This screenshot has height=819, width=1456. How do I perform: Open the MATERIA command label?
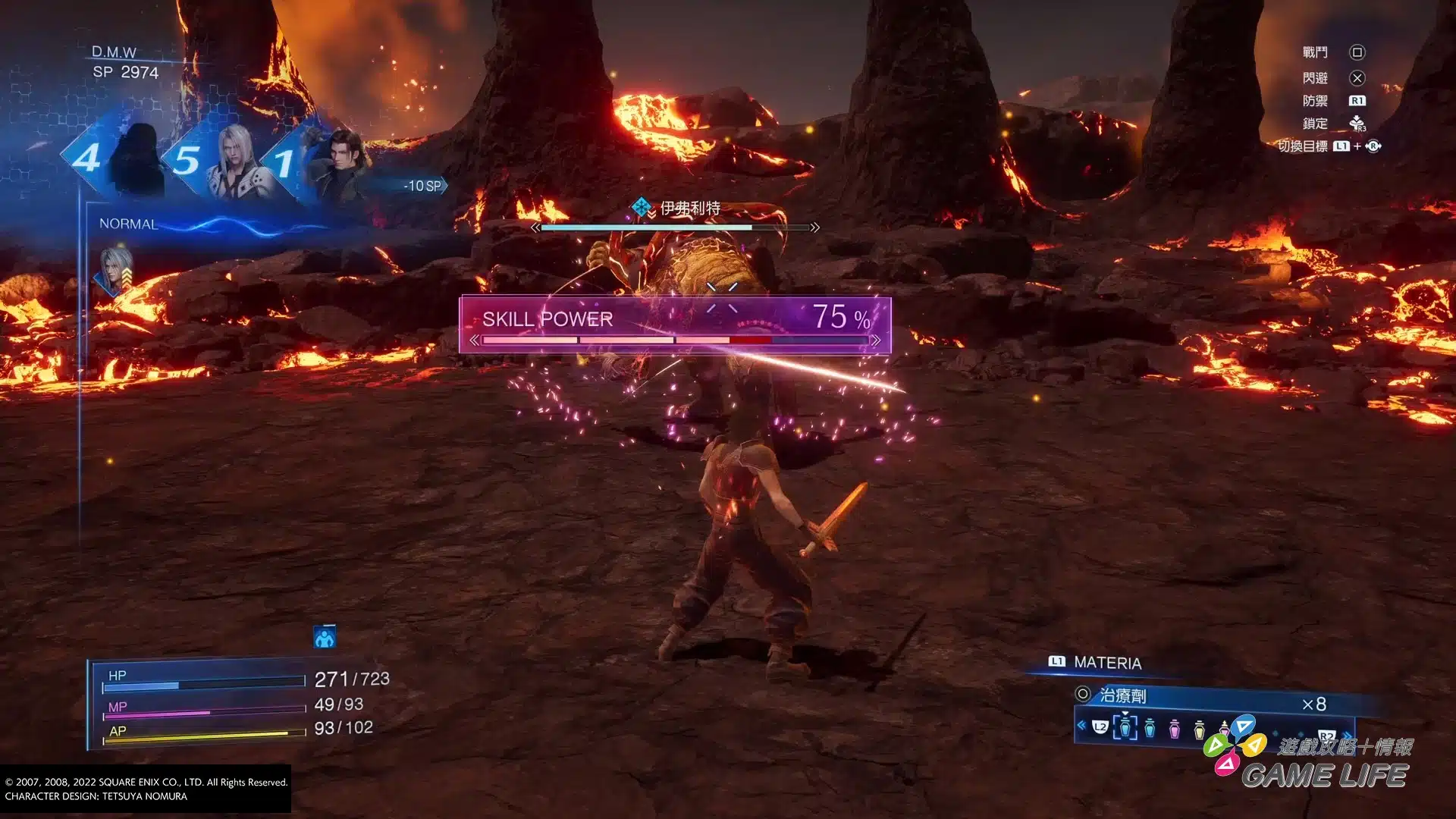click(1107, 663)
